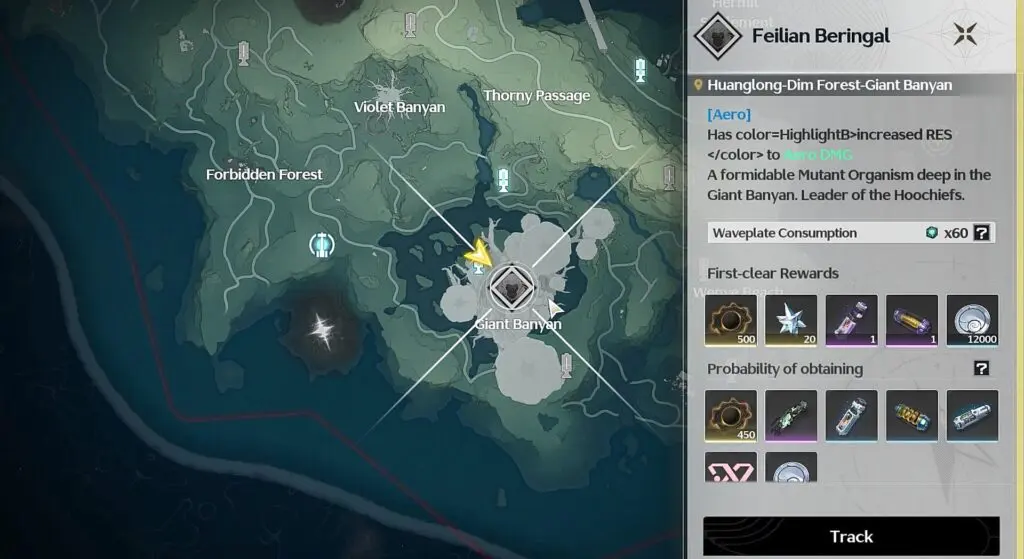
Task: Select the circled tower marker near Forbidden Forest
Action: (321, 244)
